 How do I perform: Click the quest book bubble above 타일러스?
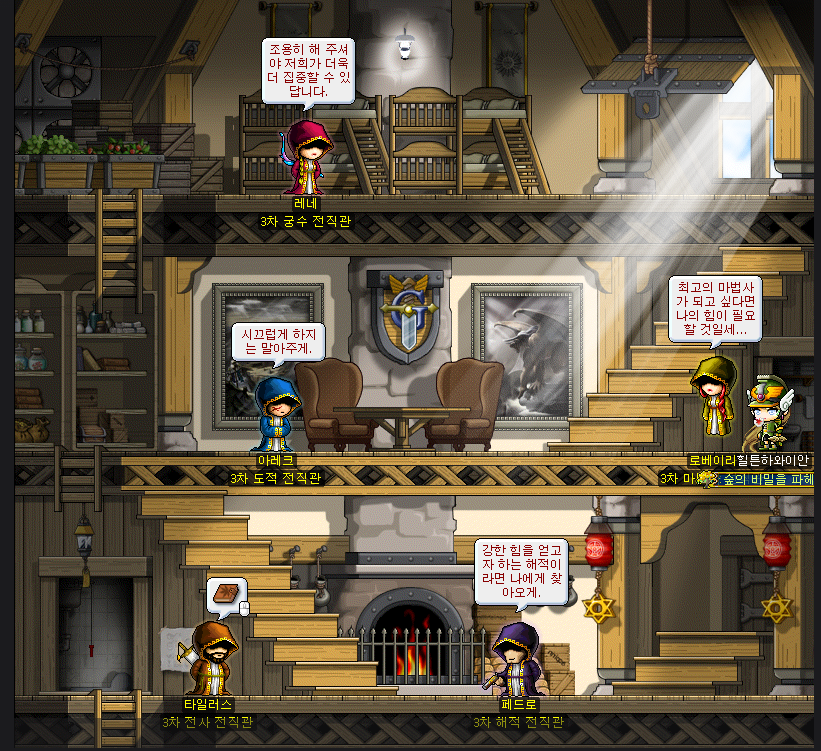coord(226,595)
